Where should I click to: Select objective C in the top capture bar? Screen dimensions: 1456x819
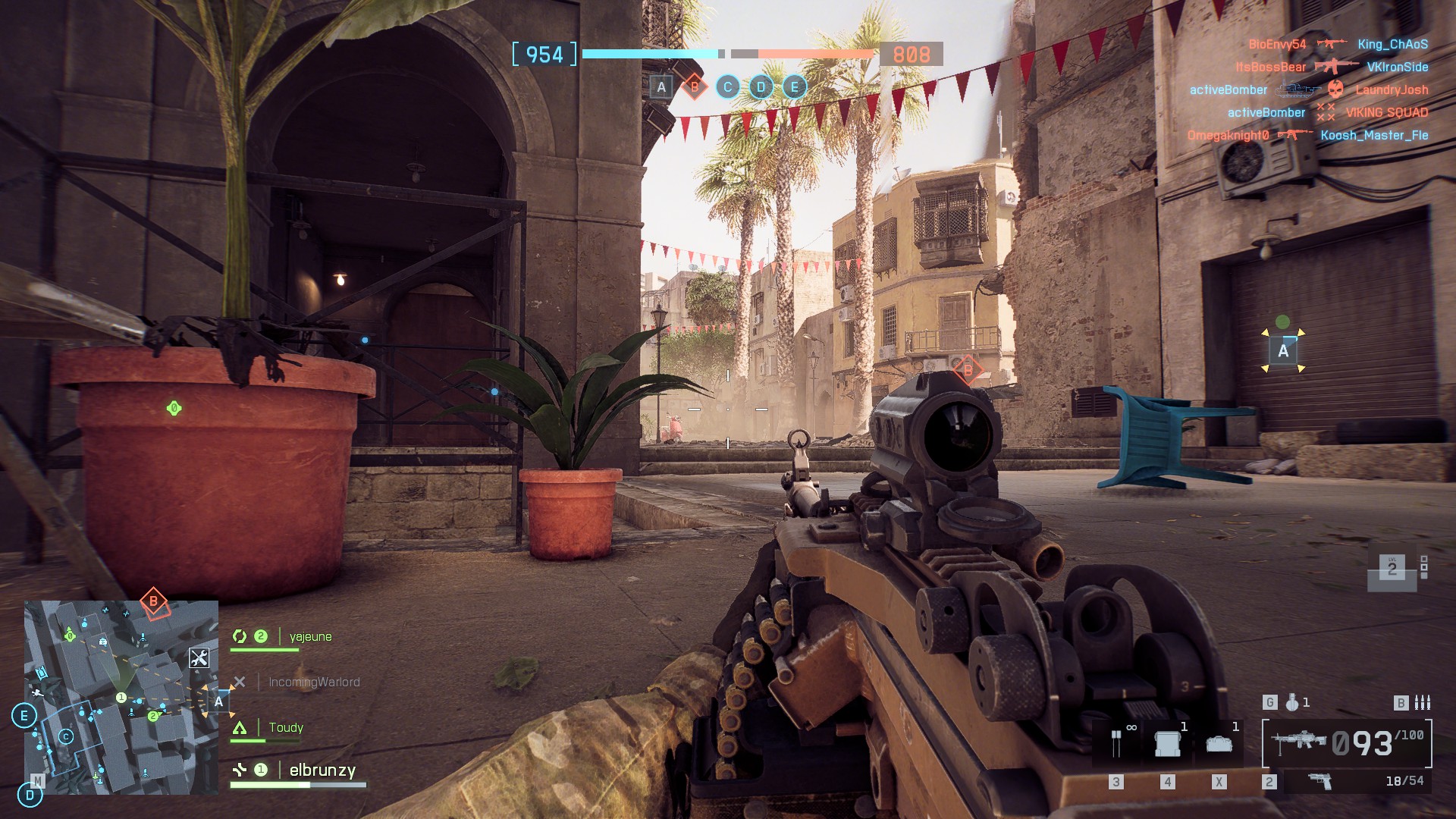(727, 87)
